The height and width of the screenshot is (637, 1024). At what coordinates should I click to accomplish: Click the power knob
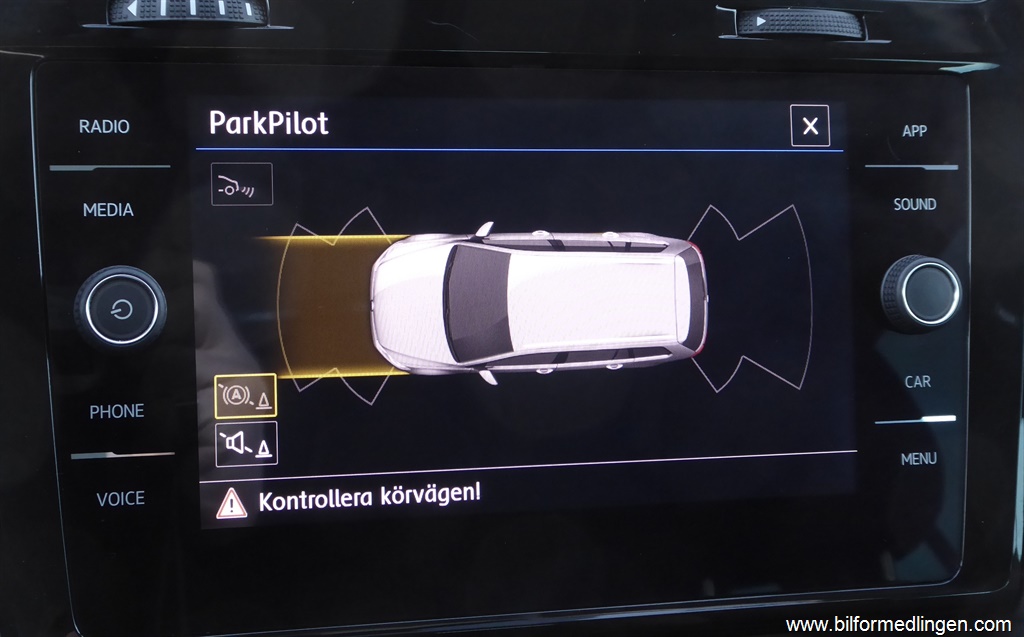120,307
